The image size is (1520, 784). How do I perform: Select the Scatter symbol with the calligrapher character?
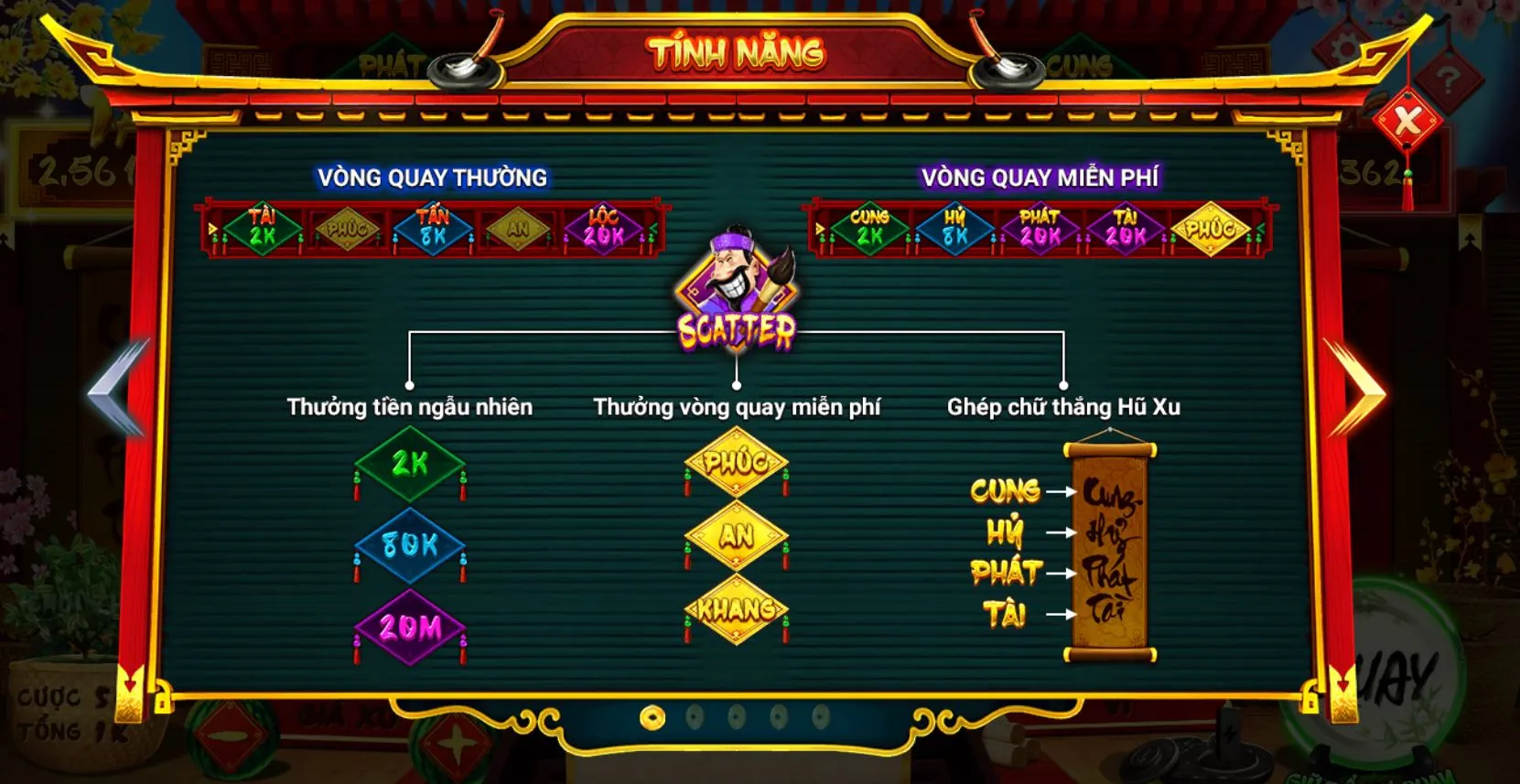pyautogui.click(x=738, y=286)
